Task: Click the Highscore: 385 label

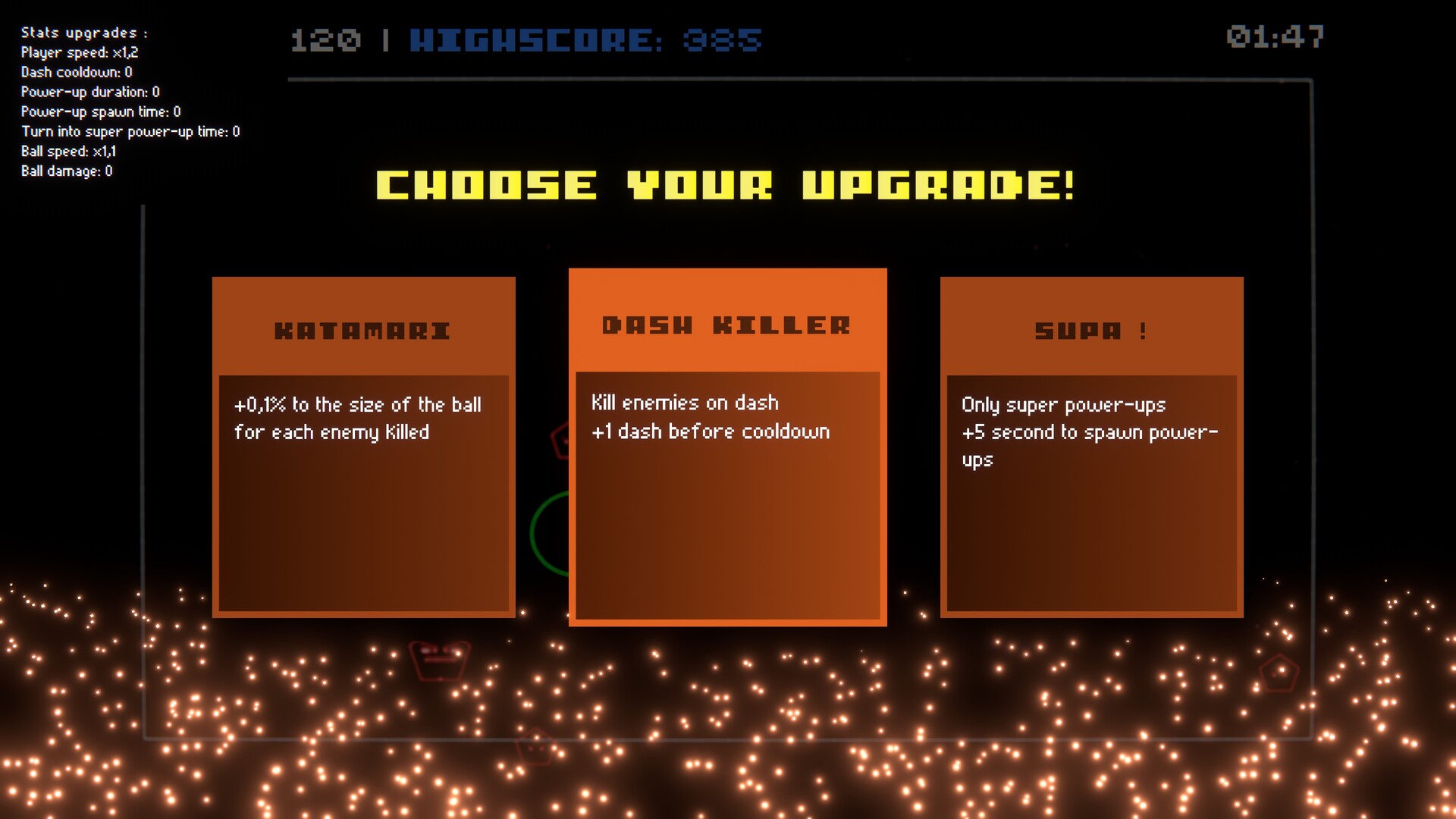Action: pyautogui.click(x=584, y=40)
